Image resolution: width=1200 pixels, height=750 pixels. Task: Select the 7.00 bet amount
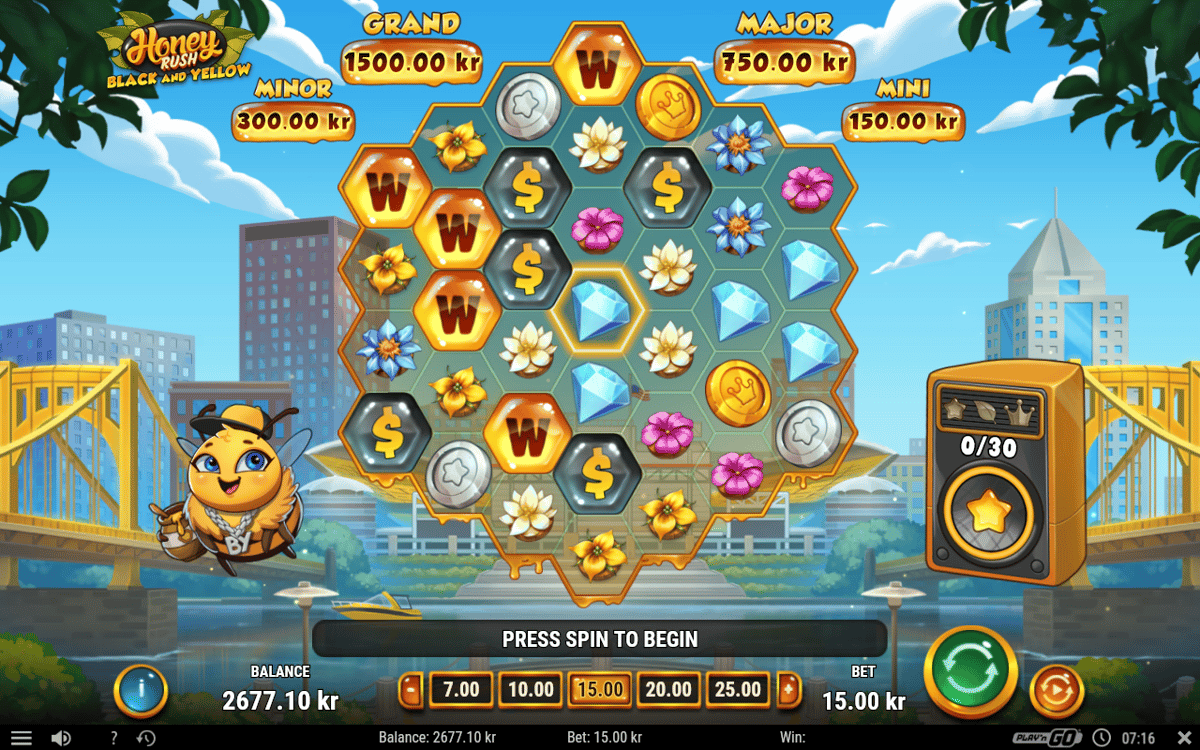(x=461, y=689)
